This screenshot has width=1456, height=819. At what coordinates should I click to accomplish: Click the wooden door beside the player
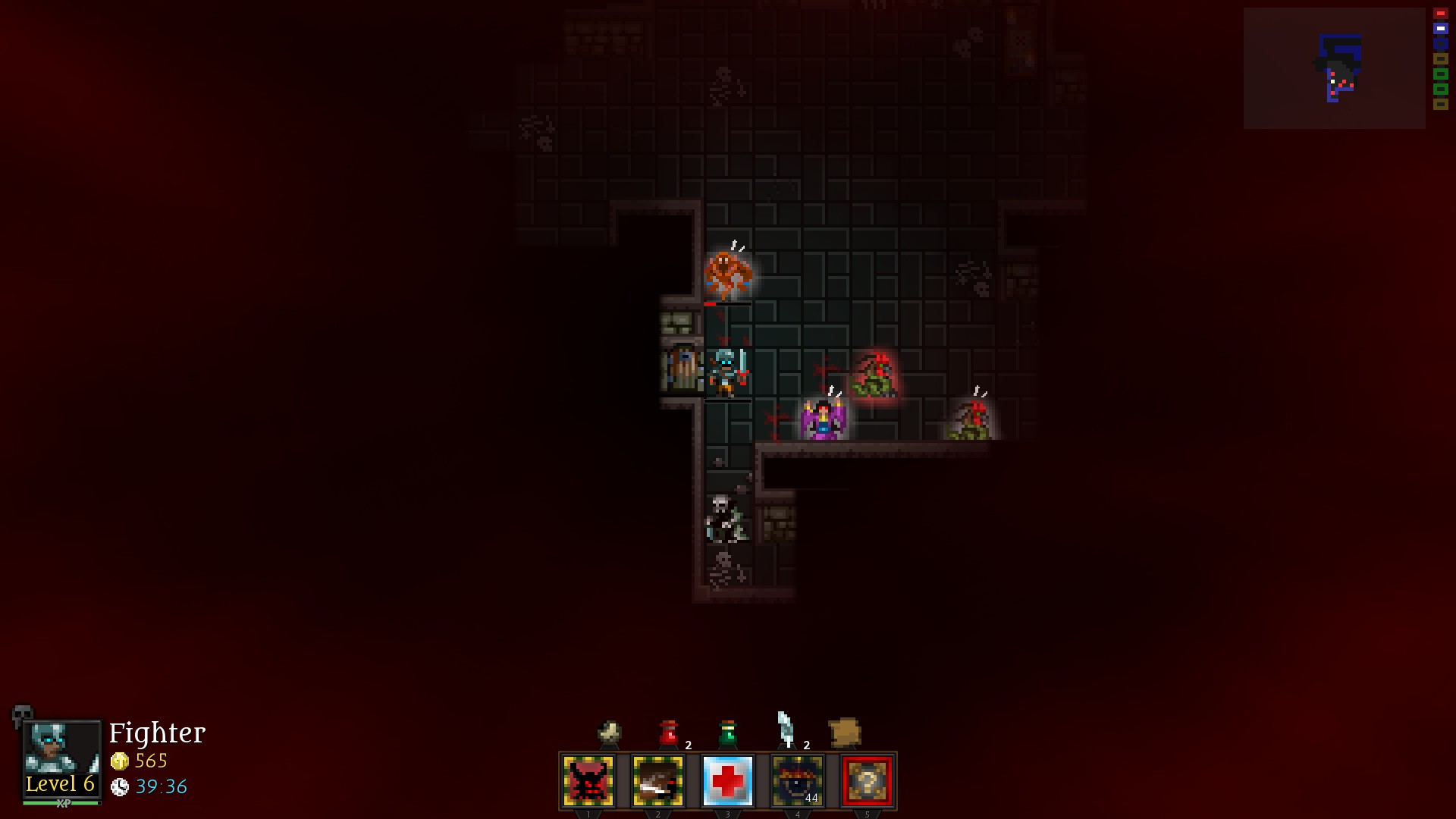tap(682, 366)
